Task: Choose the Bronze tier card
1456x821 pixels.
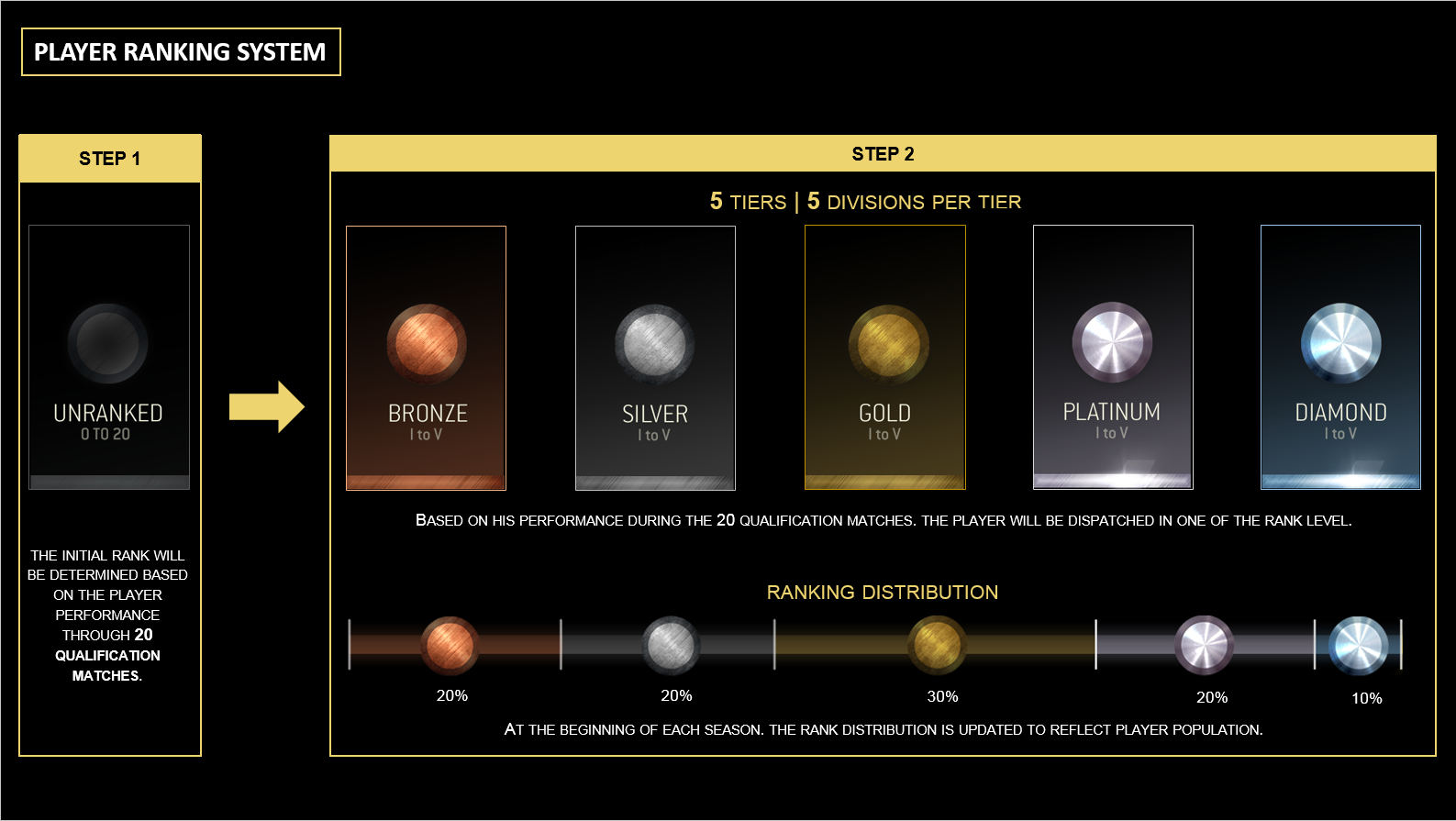Action: 426,358
